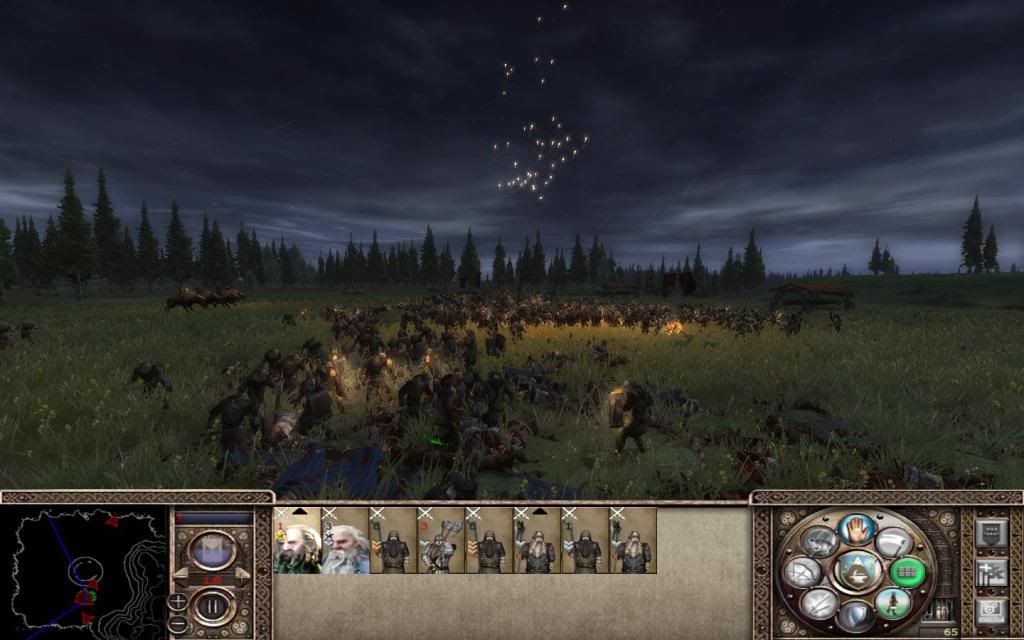Zoom in the minimap with plus button
Viewport: 1024px width, 640px height.
177,601
